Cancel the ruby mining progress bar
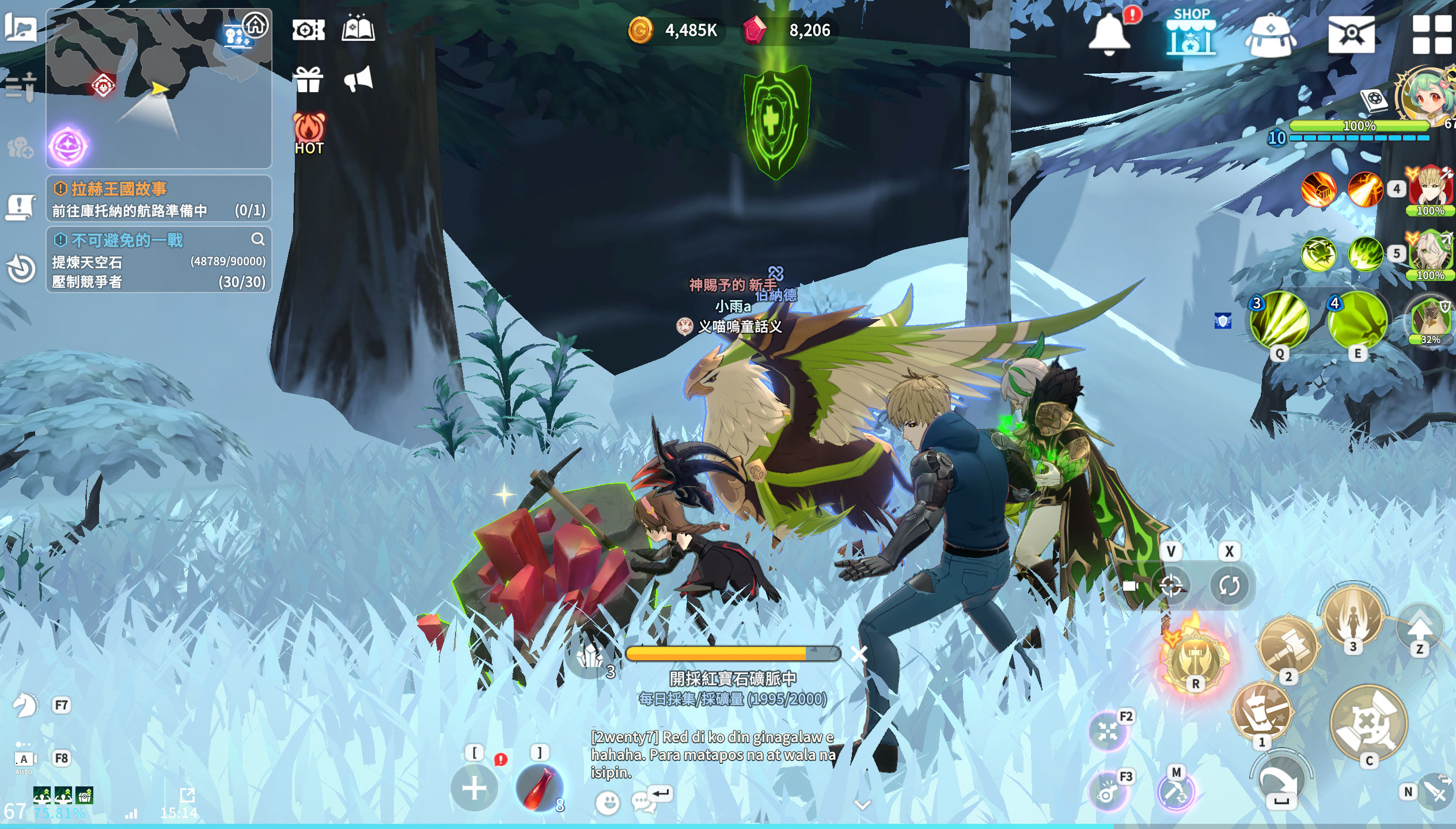This screenshot has width=1456, height=829. pyautogui.click(x=859, y=653)
